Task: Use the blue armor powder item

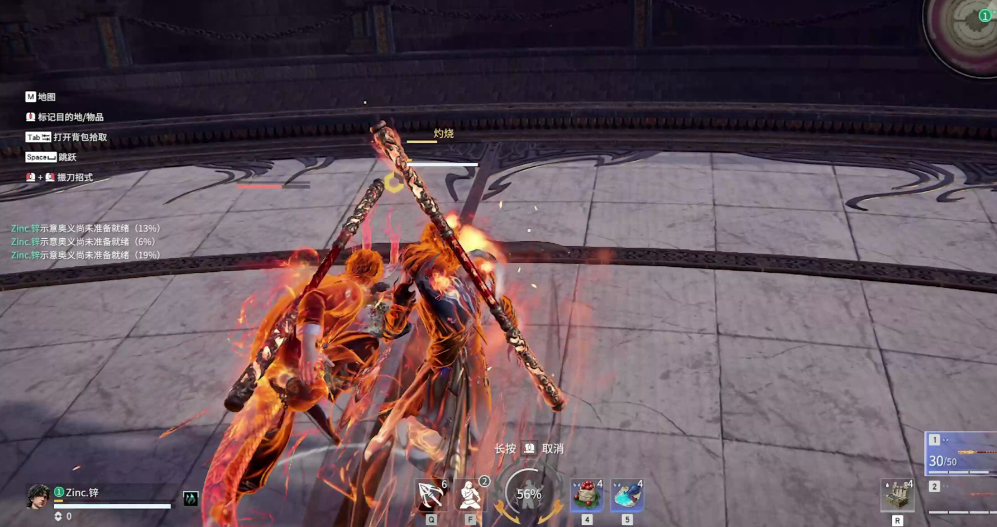Action: coord(626,495)
